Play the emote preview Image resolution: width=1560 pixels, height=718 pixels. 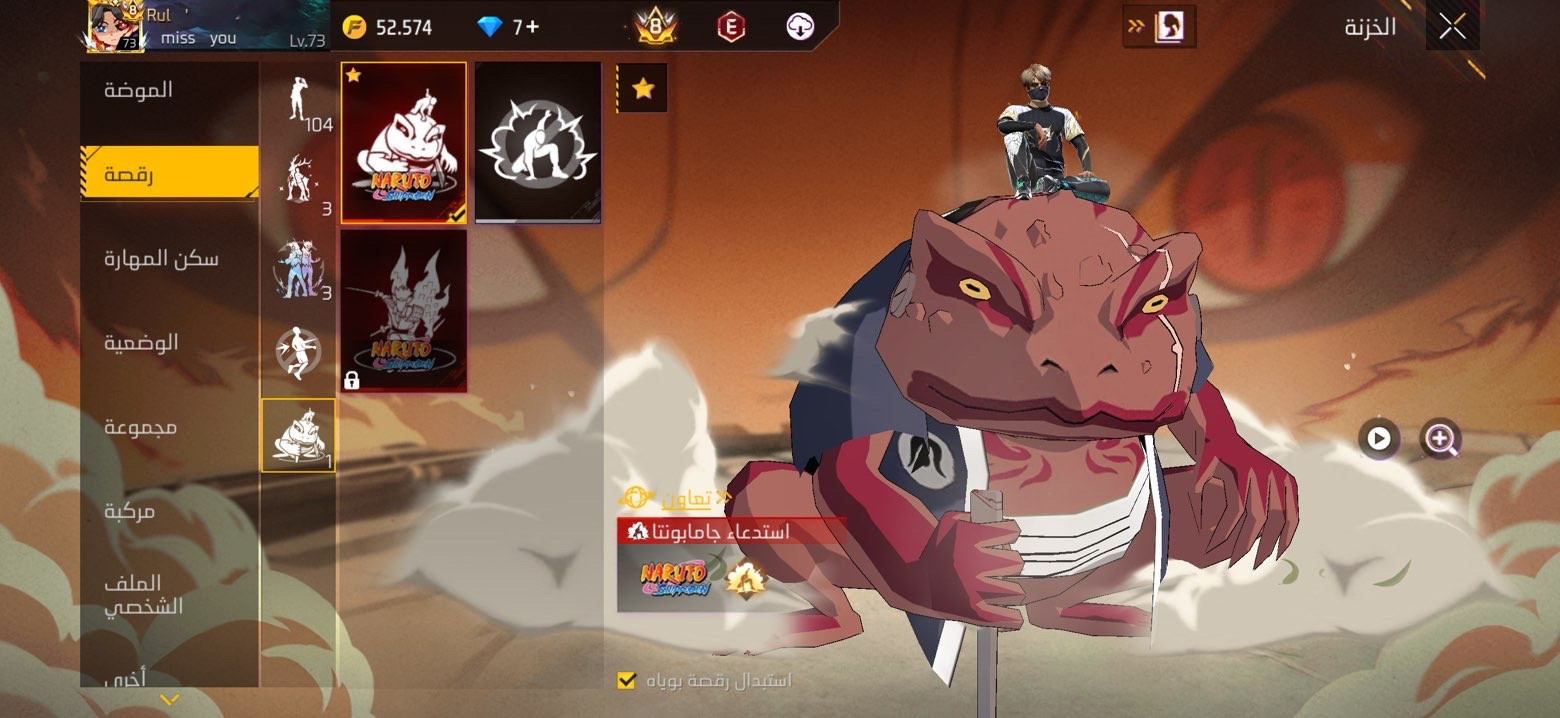tap(1378, 438)
